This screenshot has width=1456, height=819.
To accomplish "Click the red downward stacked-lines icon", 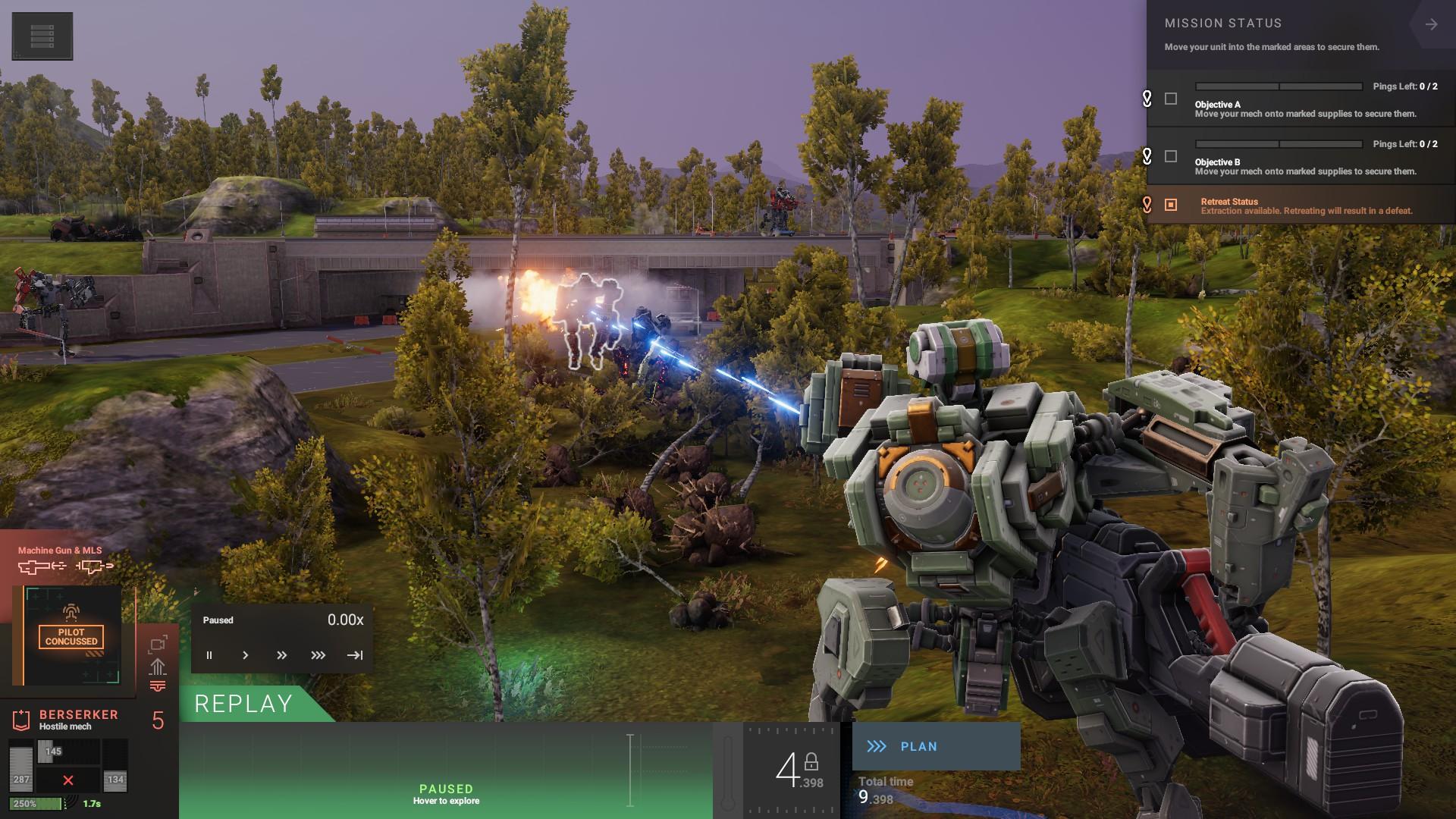I will click(158, 686).
